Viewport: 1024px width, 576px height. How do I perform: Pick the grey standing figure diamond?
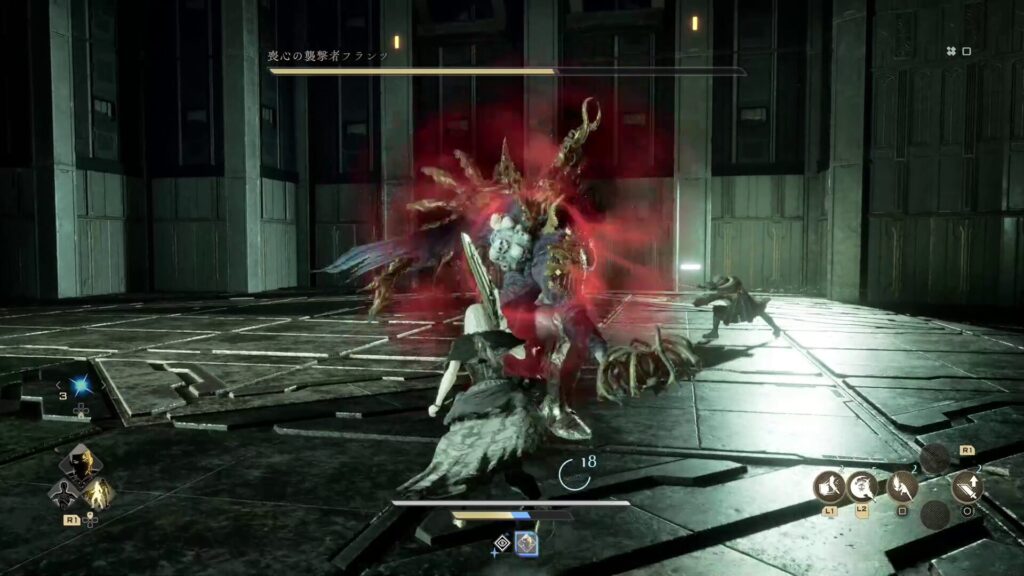[65, 492]
